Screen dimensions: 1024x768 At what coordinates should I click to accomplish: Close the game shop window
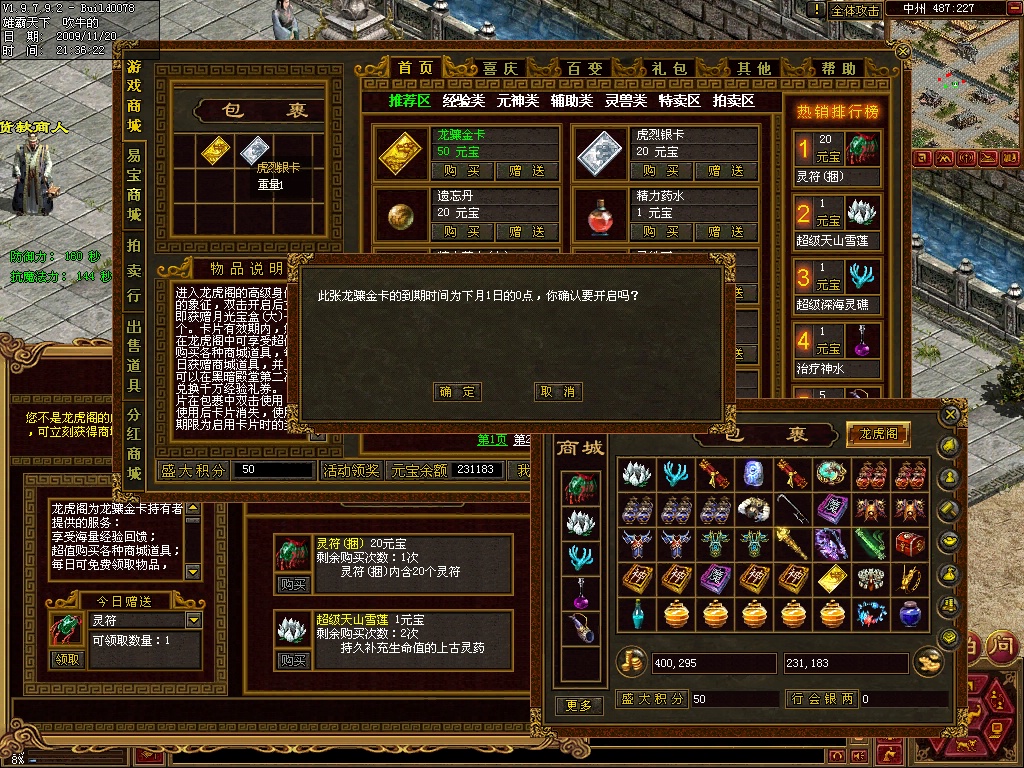point(903,50)
